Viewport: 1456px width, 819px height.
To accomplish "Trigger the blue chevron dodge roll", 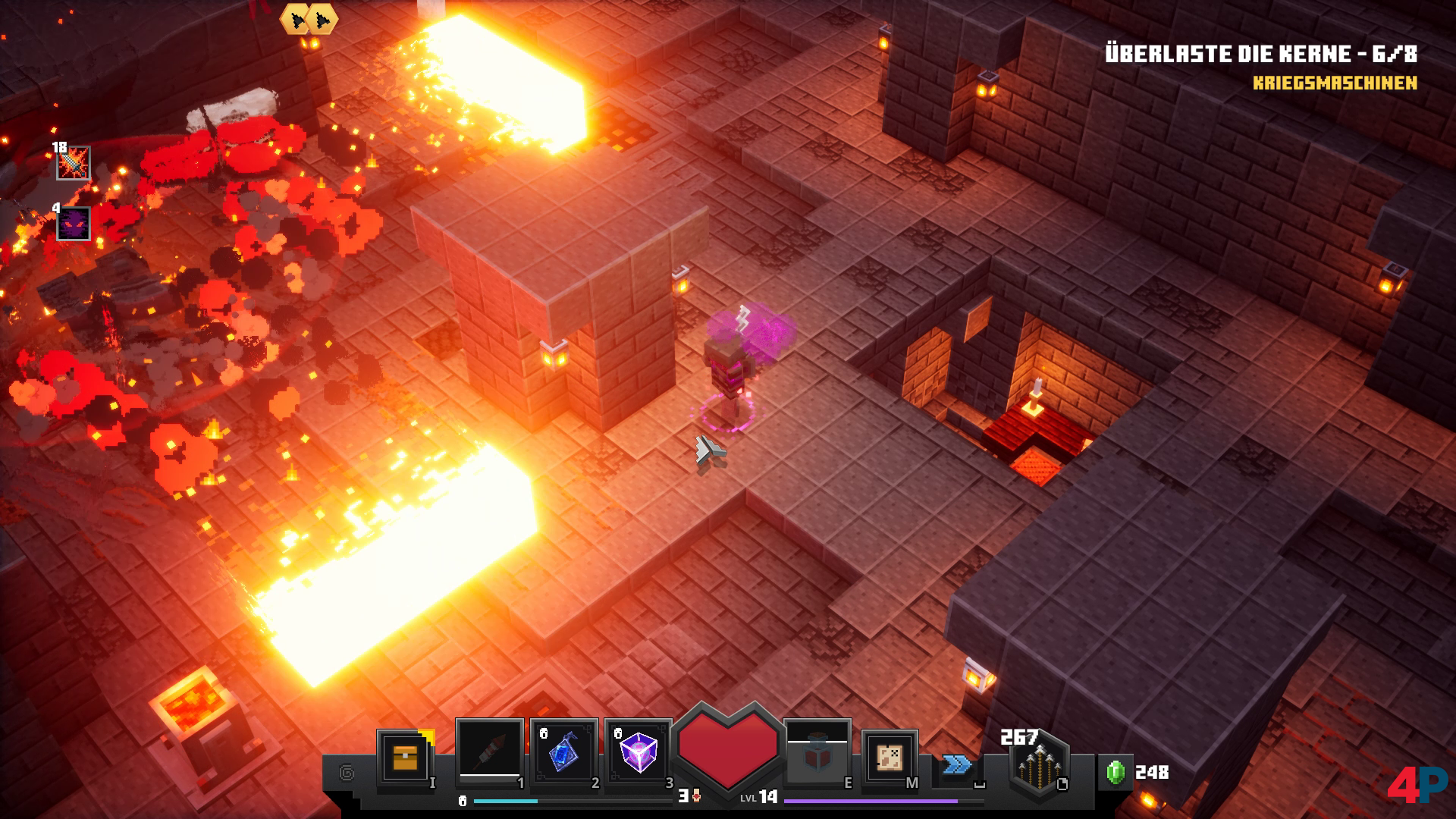I will (957, 764).
